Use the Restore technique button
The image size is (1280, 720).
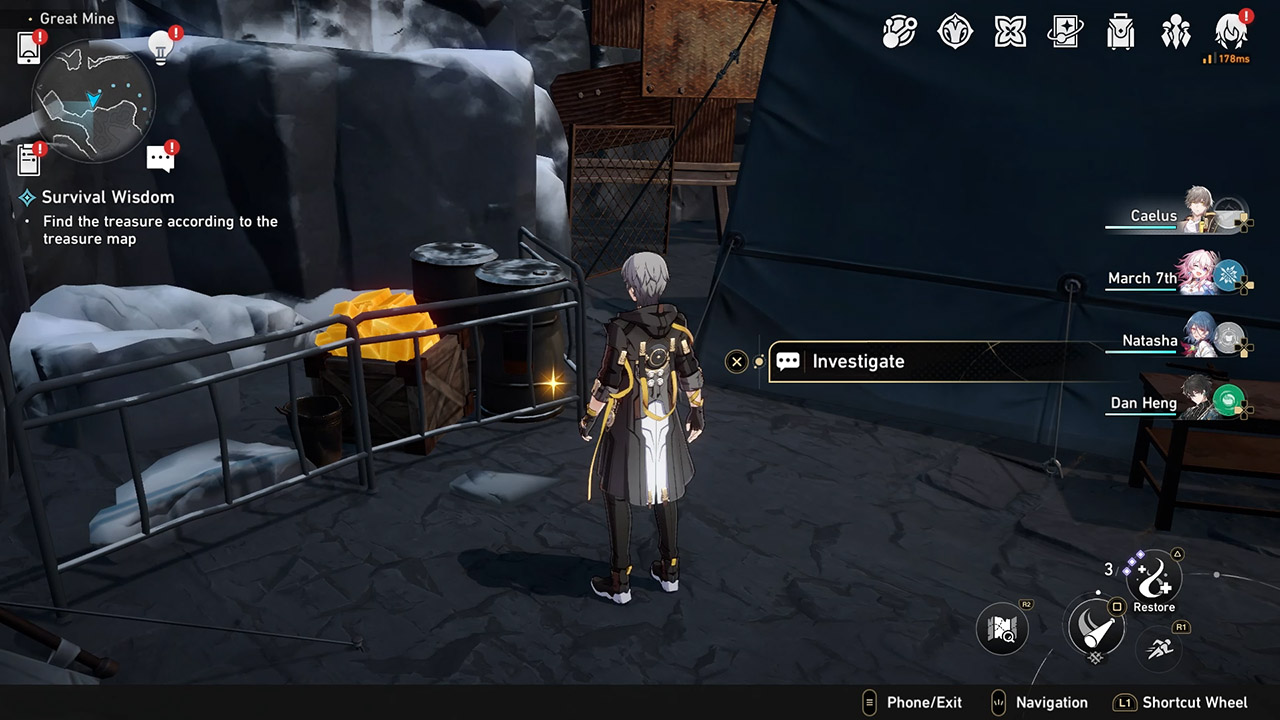1154,578
